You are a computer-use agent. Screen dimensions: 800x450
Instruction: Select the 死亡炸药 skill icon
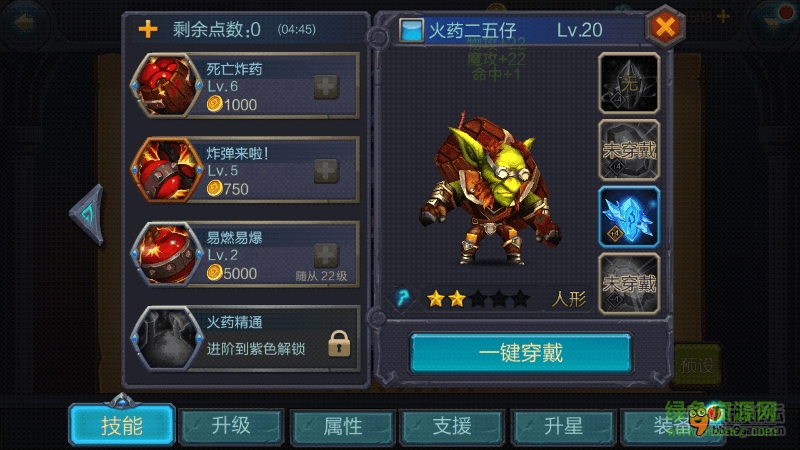click(162, 87)
